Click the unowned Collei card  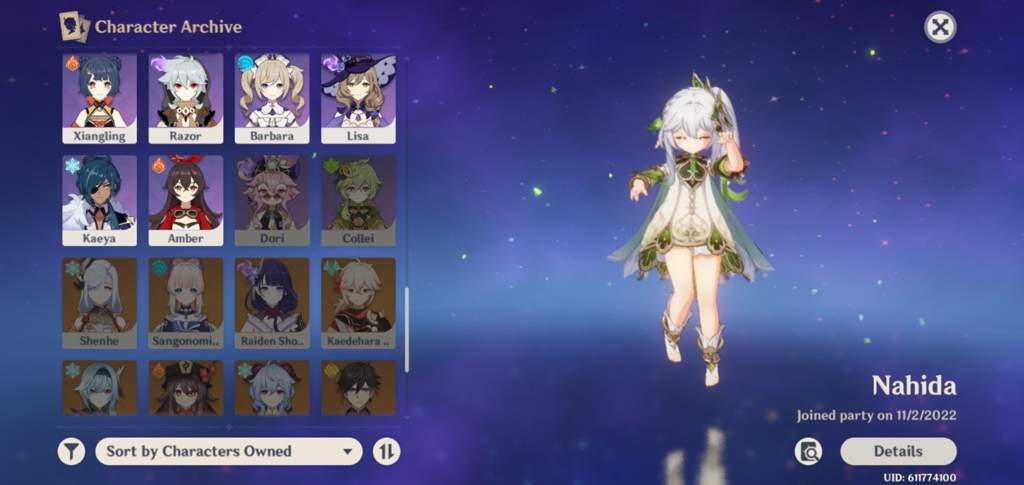click(358, 200)
